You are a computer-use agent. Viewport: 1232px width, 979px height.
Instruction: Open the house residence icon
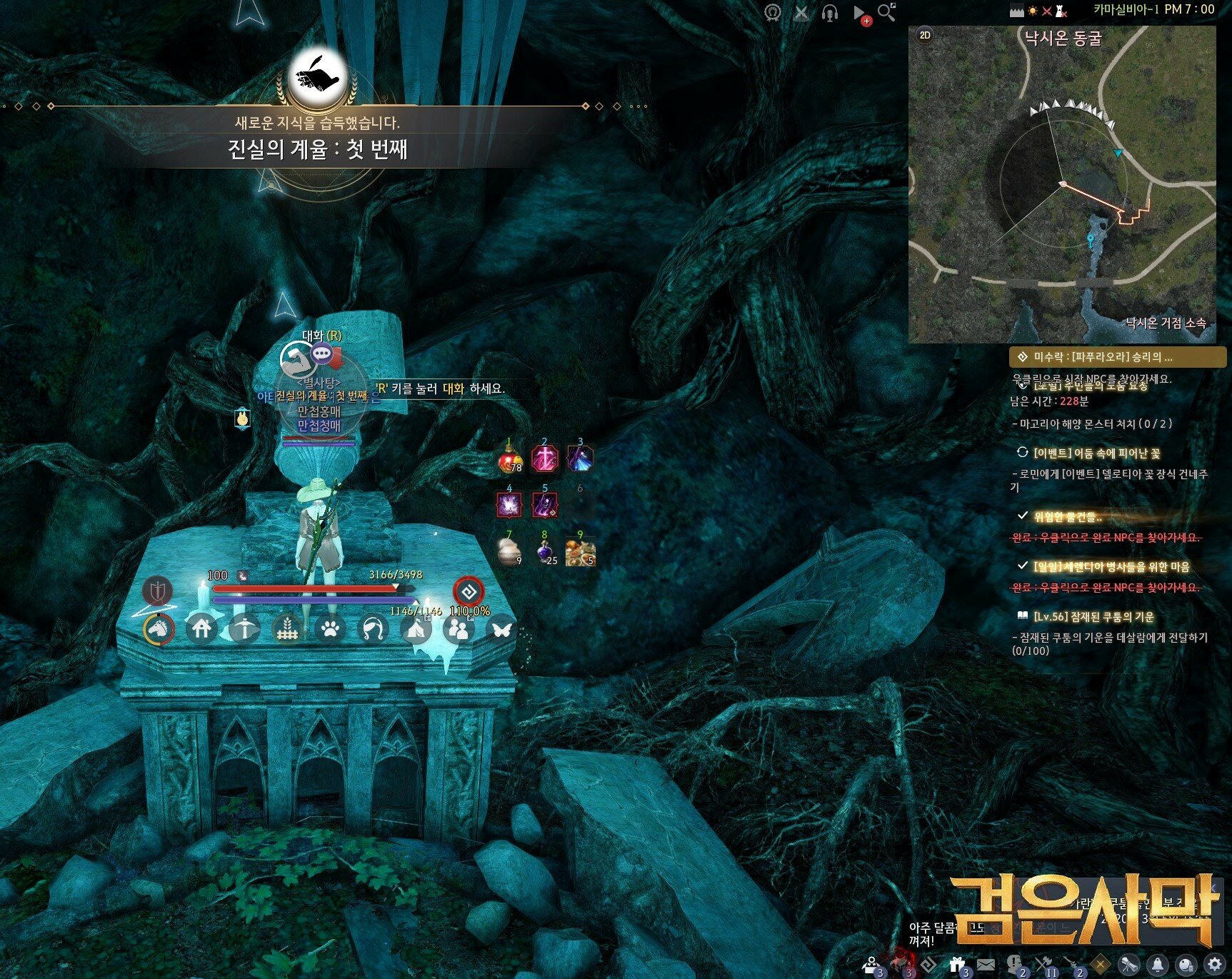[x=202, y=628]
